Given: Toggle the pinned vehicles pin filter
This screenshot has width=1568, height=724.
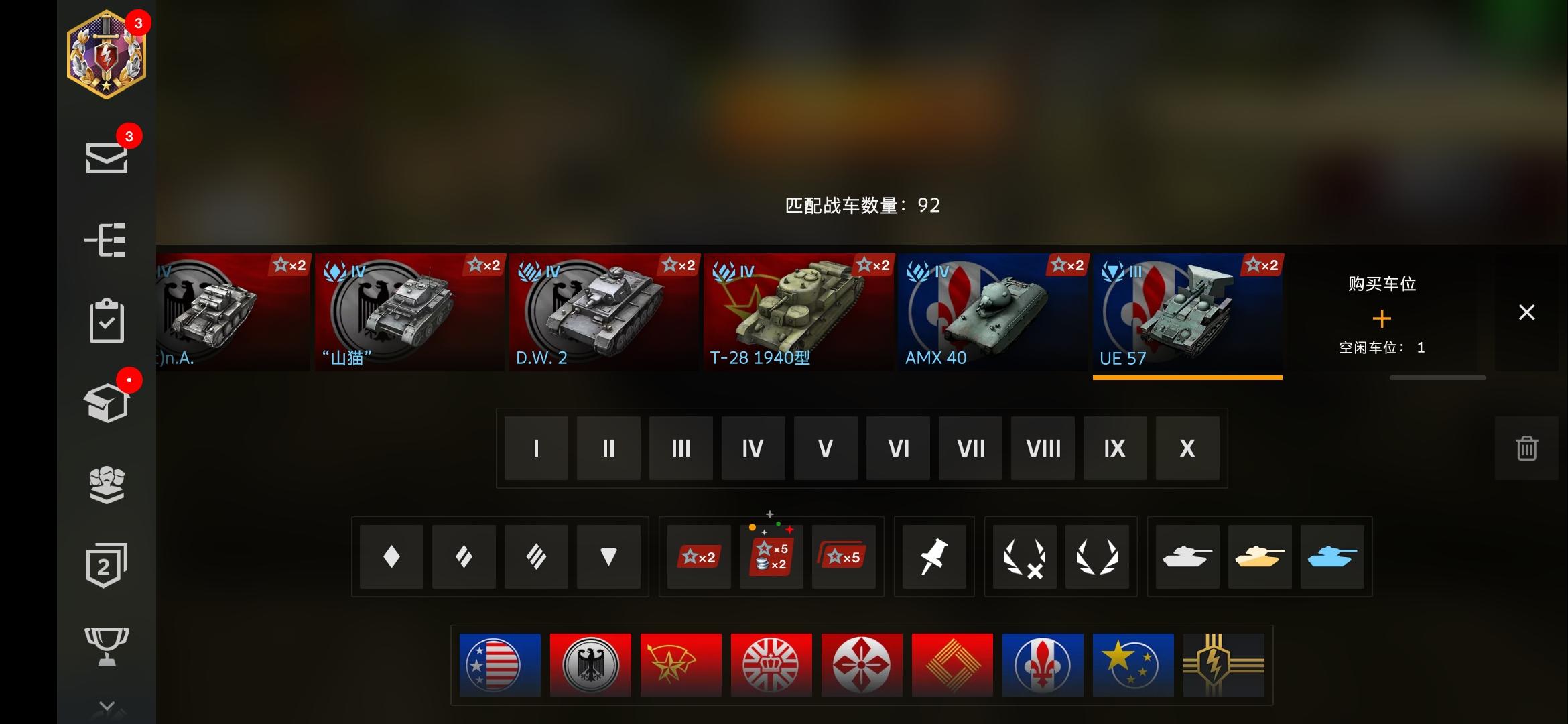Looking at the screenshot, I should click(x=935, y=556).
